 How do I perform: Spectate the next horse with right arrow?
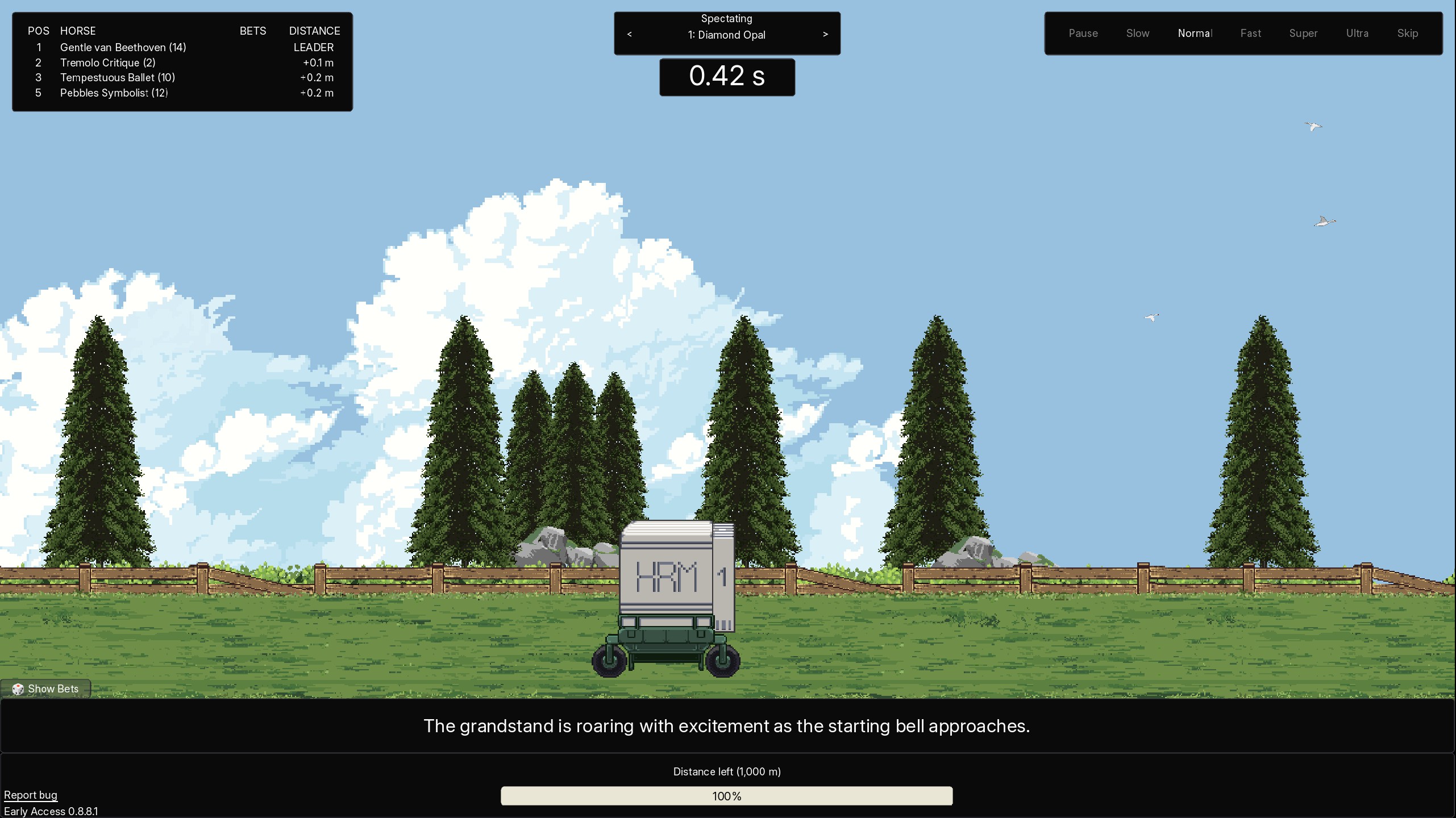(x=825, y=35)
